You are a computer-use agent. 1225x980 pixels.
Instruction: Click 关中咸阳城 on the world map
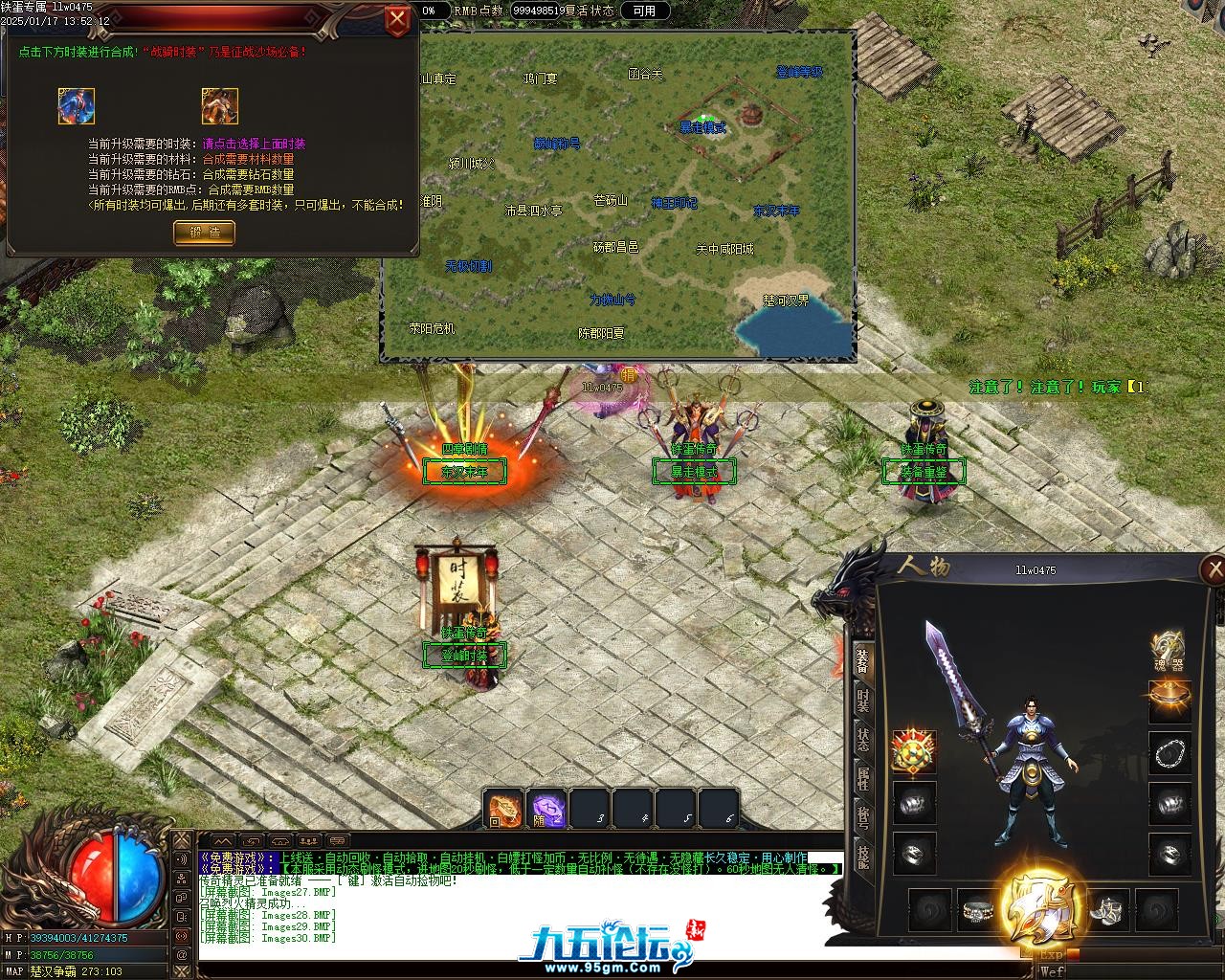pos(724,249)
